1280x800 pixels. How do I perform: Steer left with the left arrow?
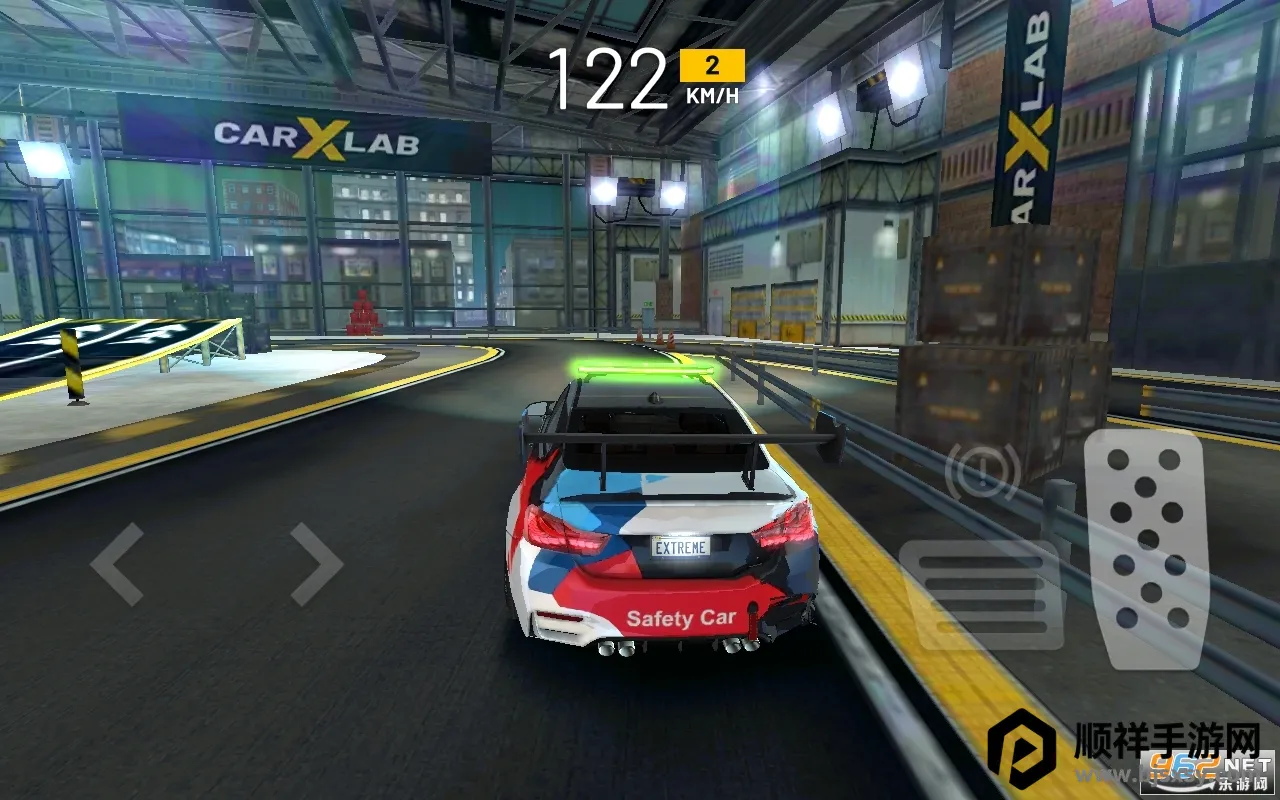pos(117,564)
